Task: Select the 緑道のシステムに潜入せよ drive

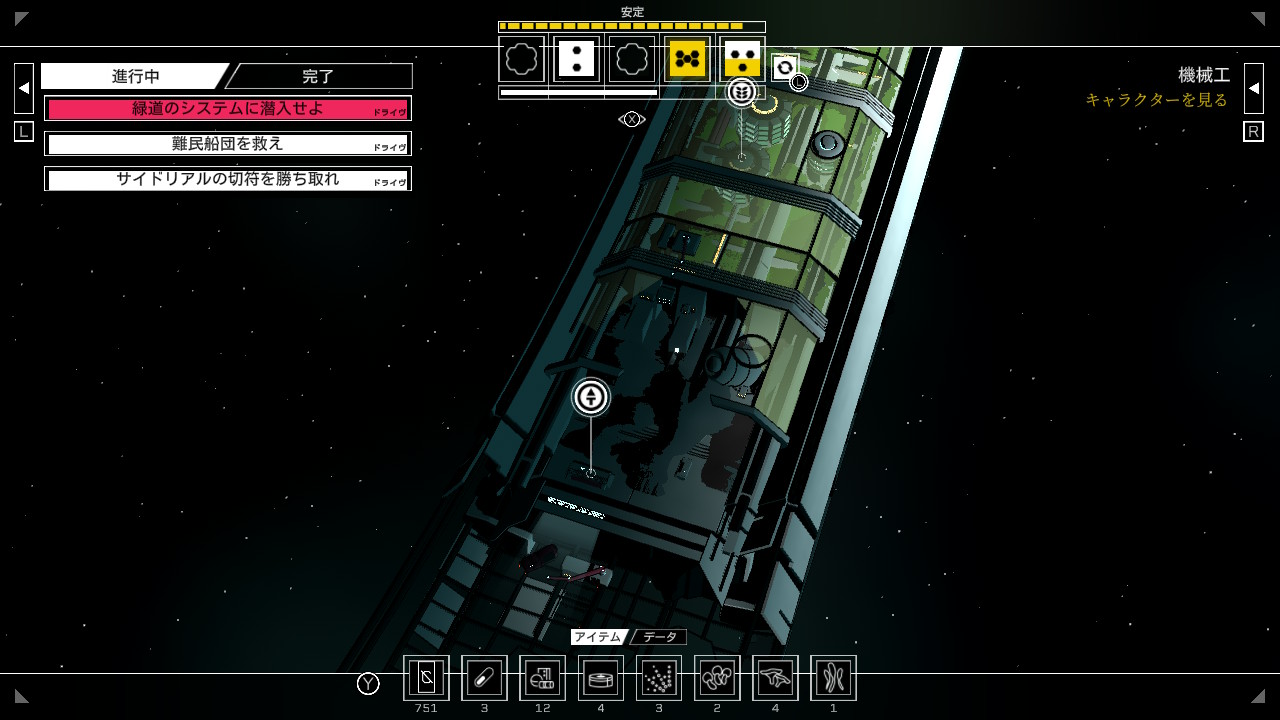Action: point(228,109)
